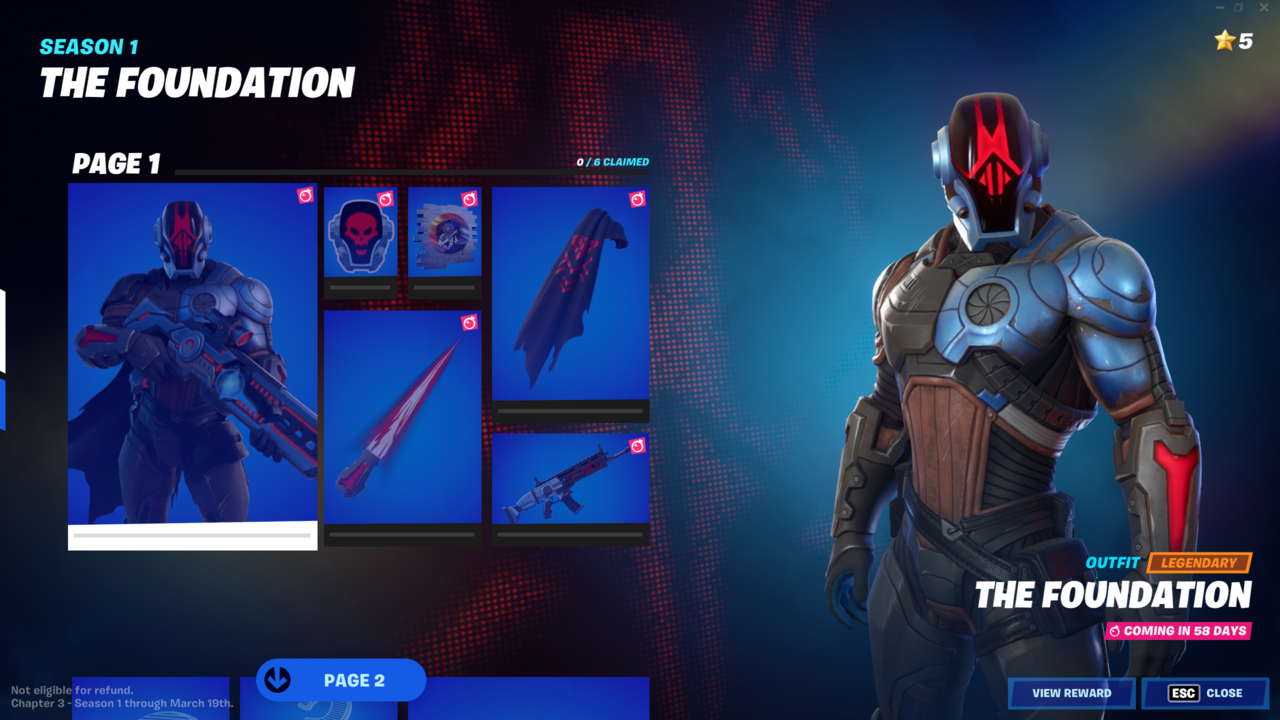Click the timer icon on the skull emoticon reward

388,197
